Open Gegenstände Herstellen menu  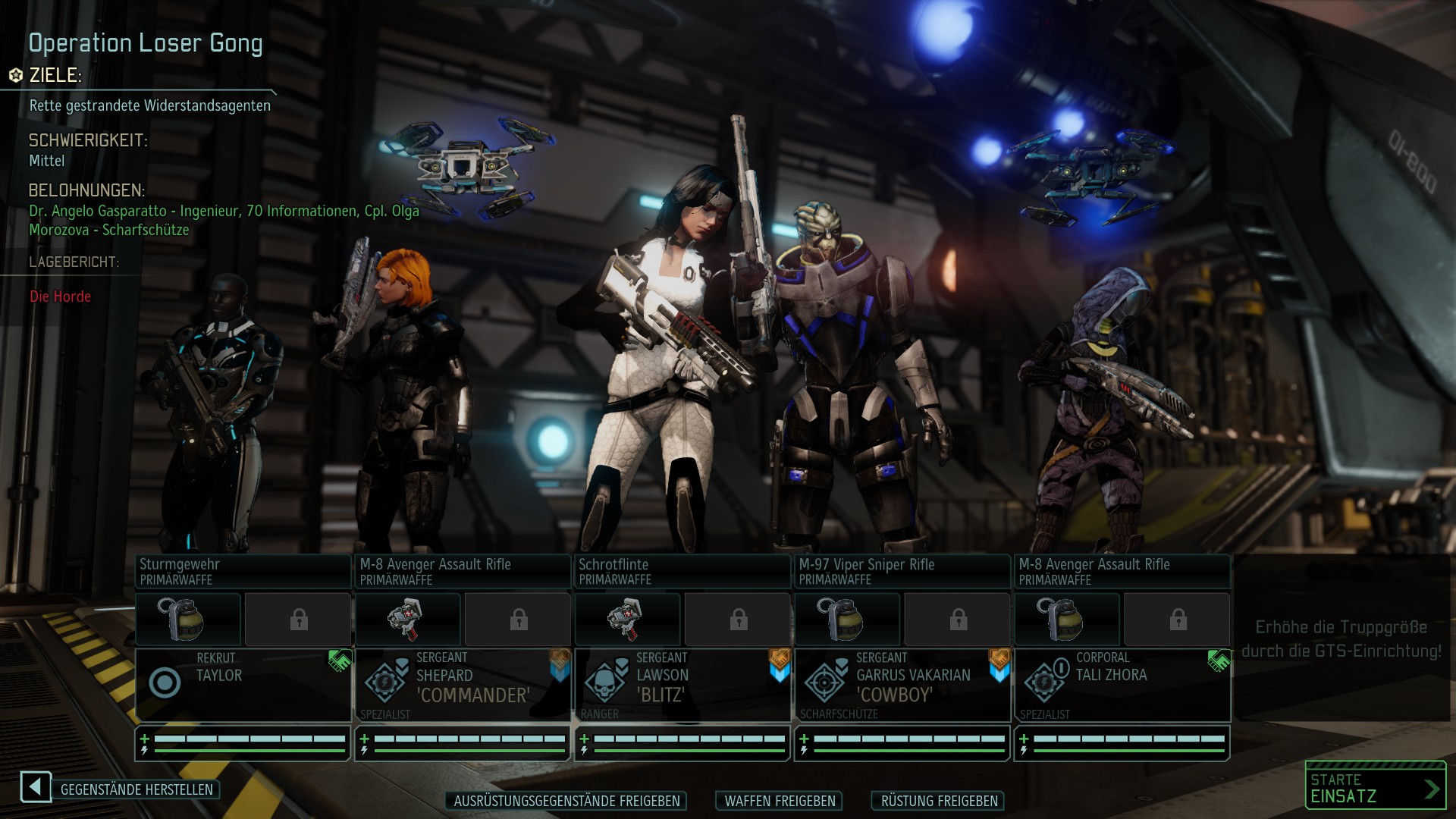click(136, 789)
